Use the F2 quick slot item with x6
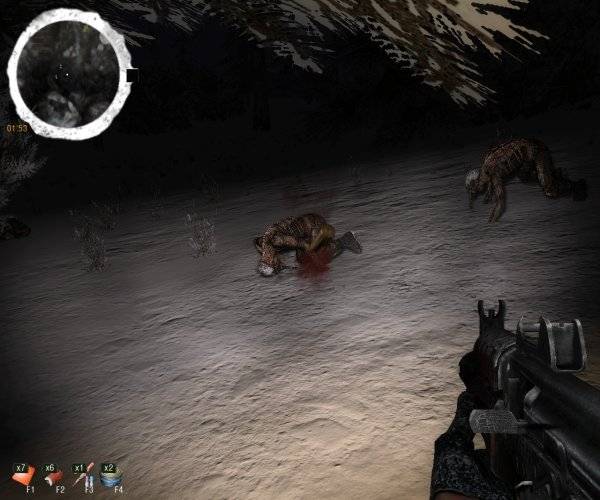 pyautogui.click(x=55, y=475)
